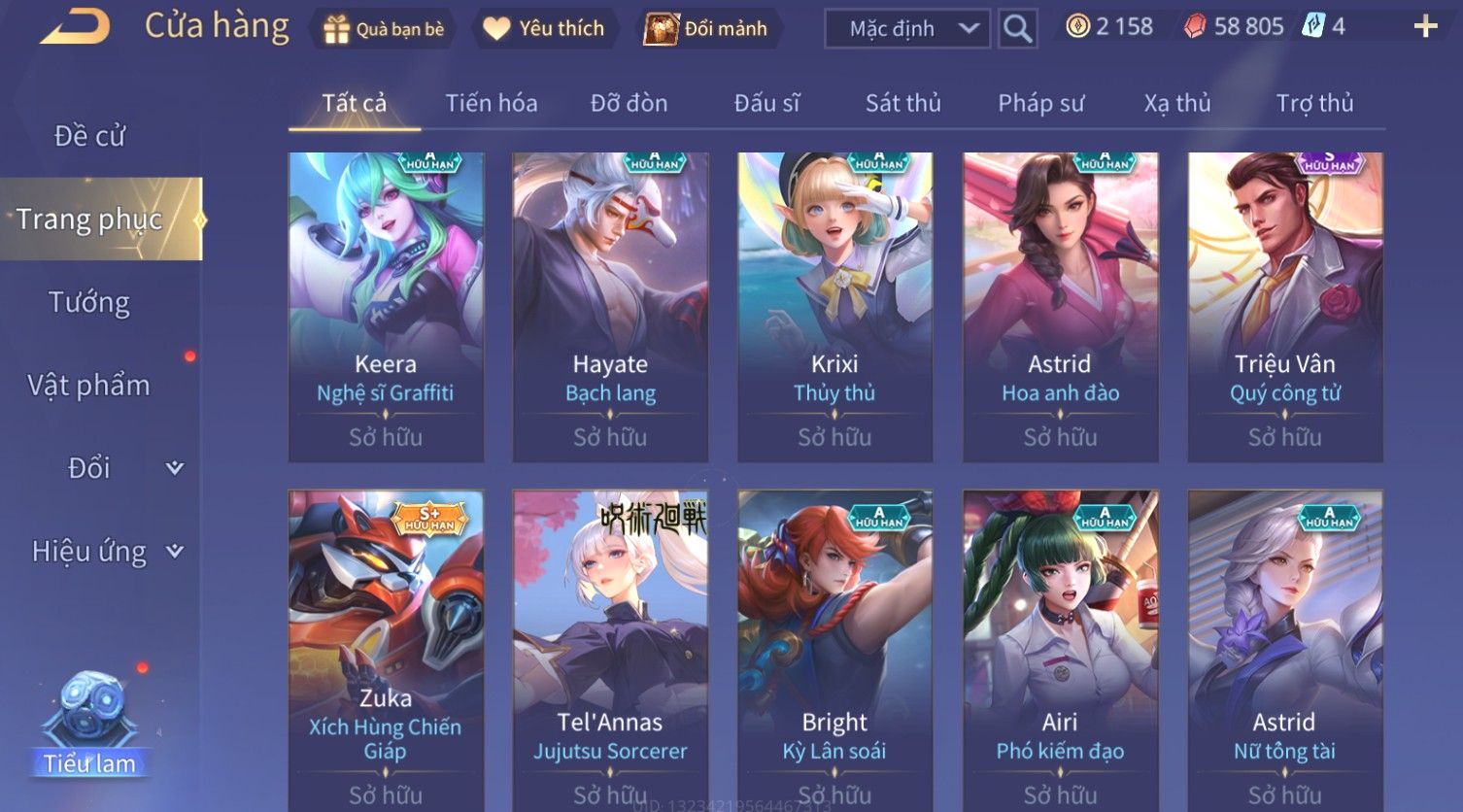Select the Triệu Vân Quý công tử skin
The width and height of the screenshot is (1463, 812).
coord(1284,306)
